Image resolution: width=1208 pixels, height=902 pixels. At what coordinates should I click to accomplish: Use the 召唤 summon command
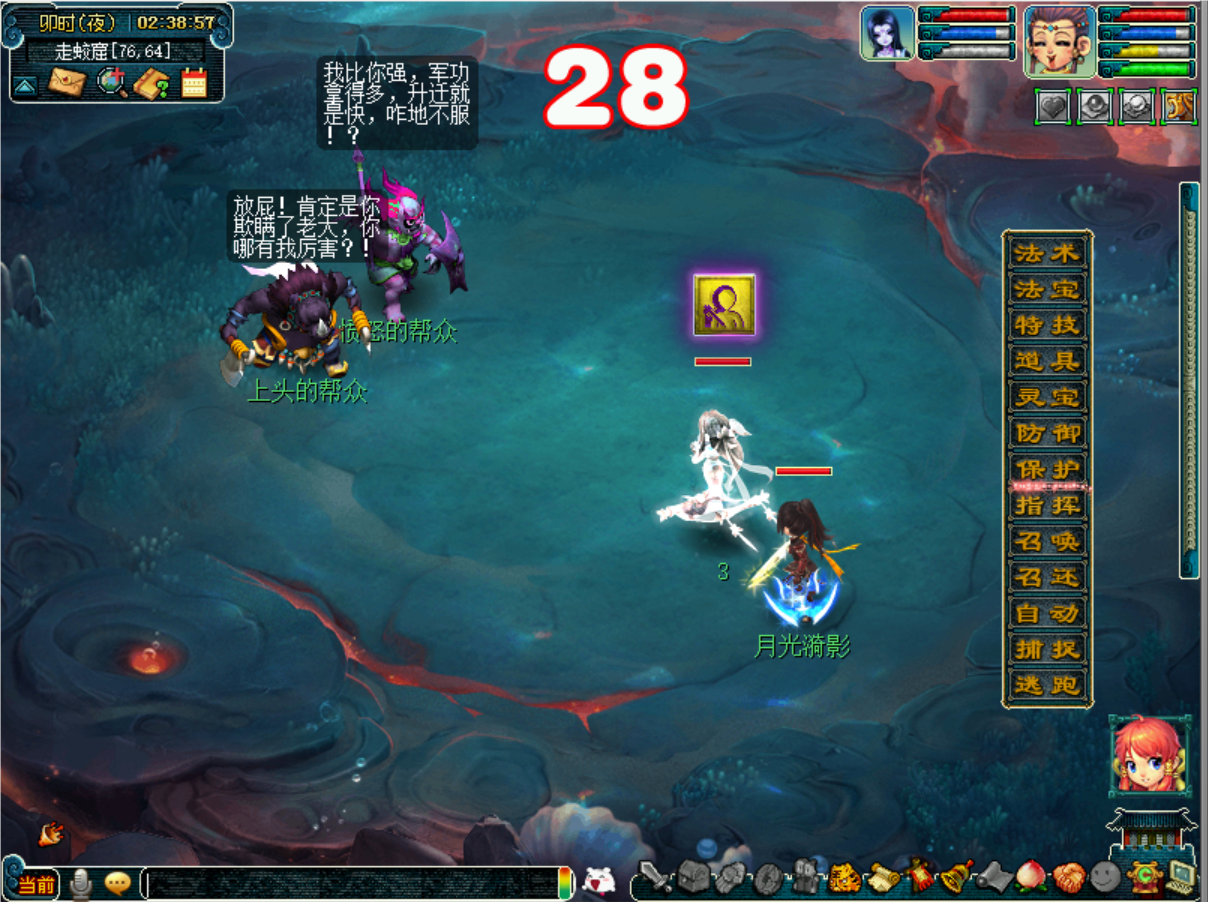(x=1047, y=541)
